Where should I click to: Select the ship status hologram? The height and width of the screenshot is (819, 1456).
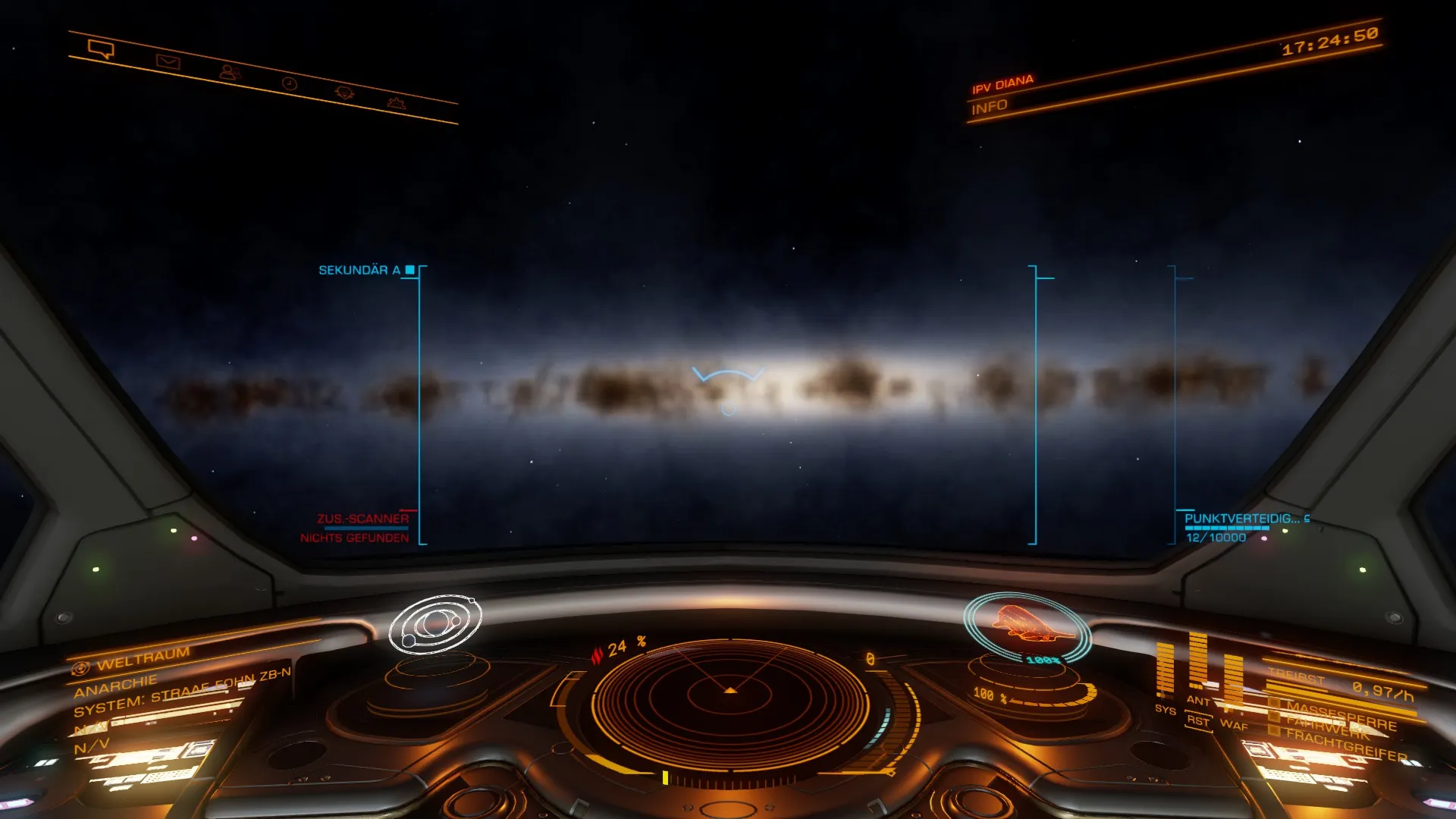1028,625
